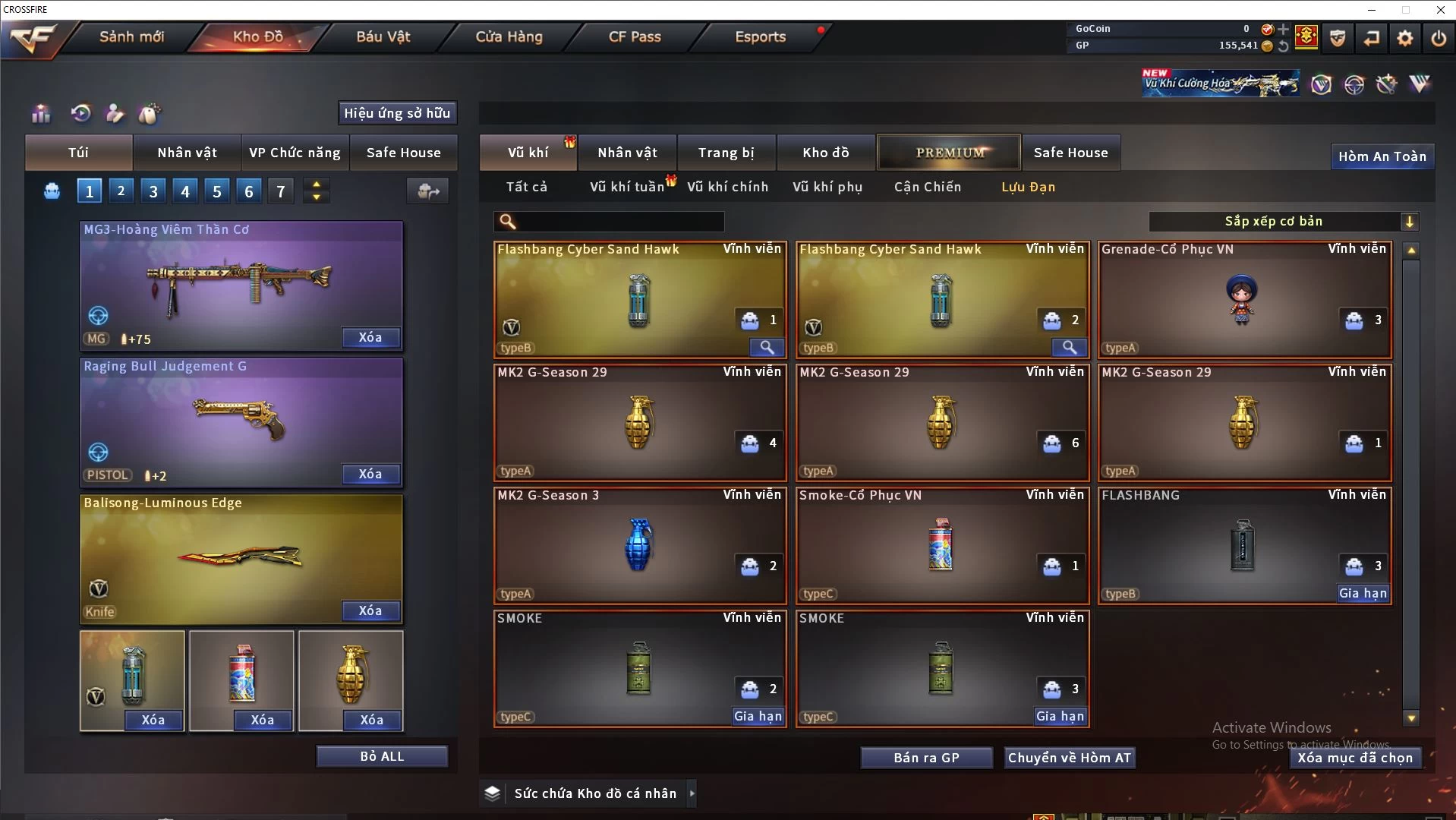The height and width of the screenshot is (820, 1456).
Task: Close the CrossFire window
Action: click(x=1440, y=10)
